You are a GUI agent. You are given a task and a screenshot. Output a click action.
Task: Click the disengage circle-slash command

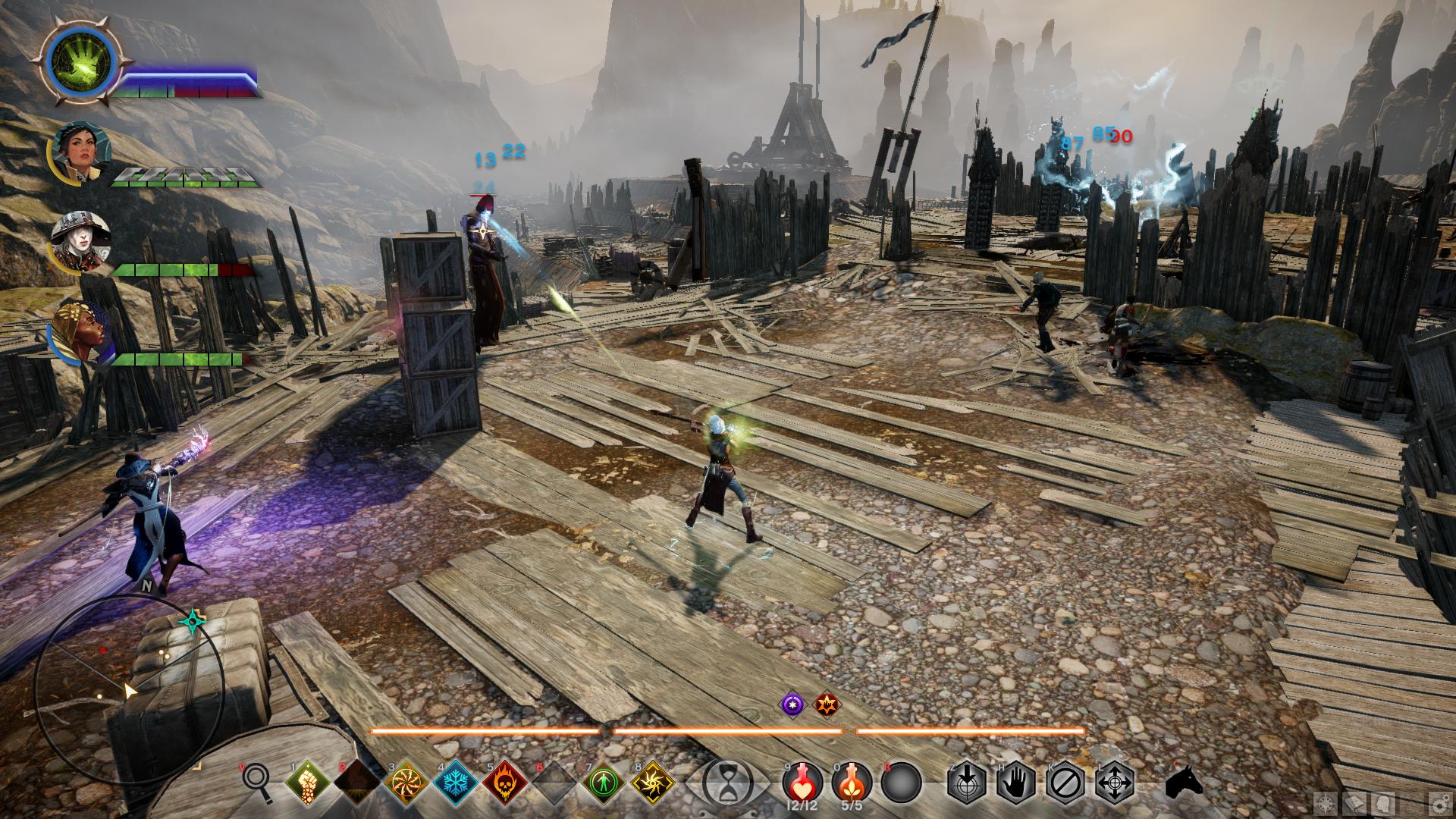(1065, 781)
